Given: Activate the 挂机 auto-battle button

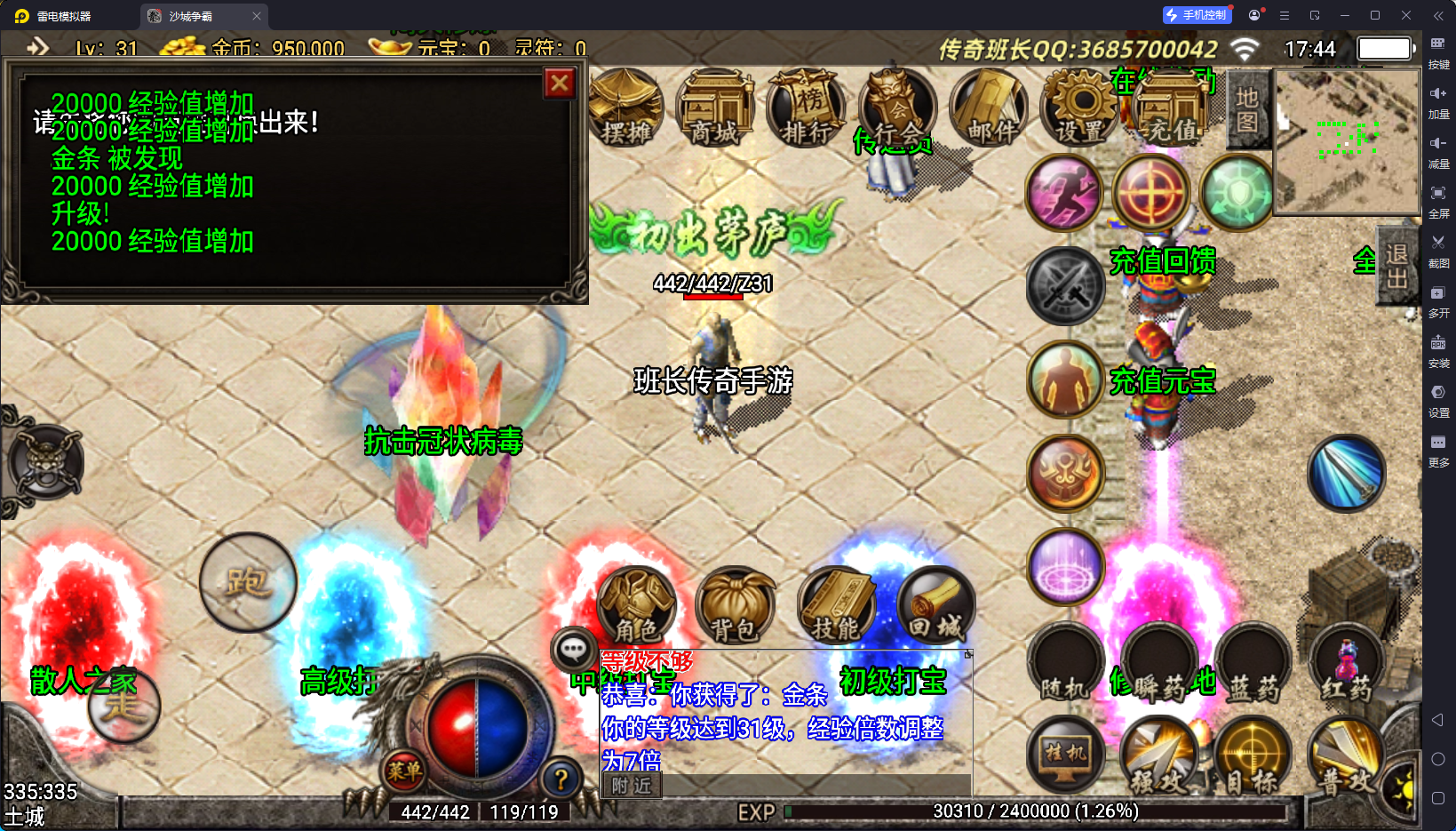Looking at the screenshot, I should coord(1066,755).
